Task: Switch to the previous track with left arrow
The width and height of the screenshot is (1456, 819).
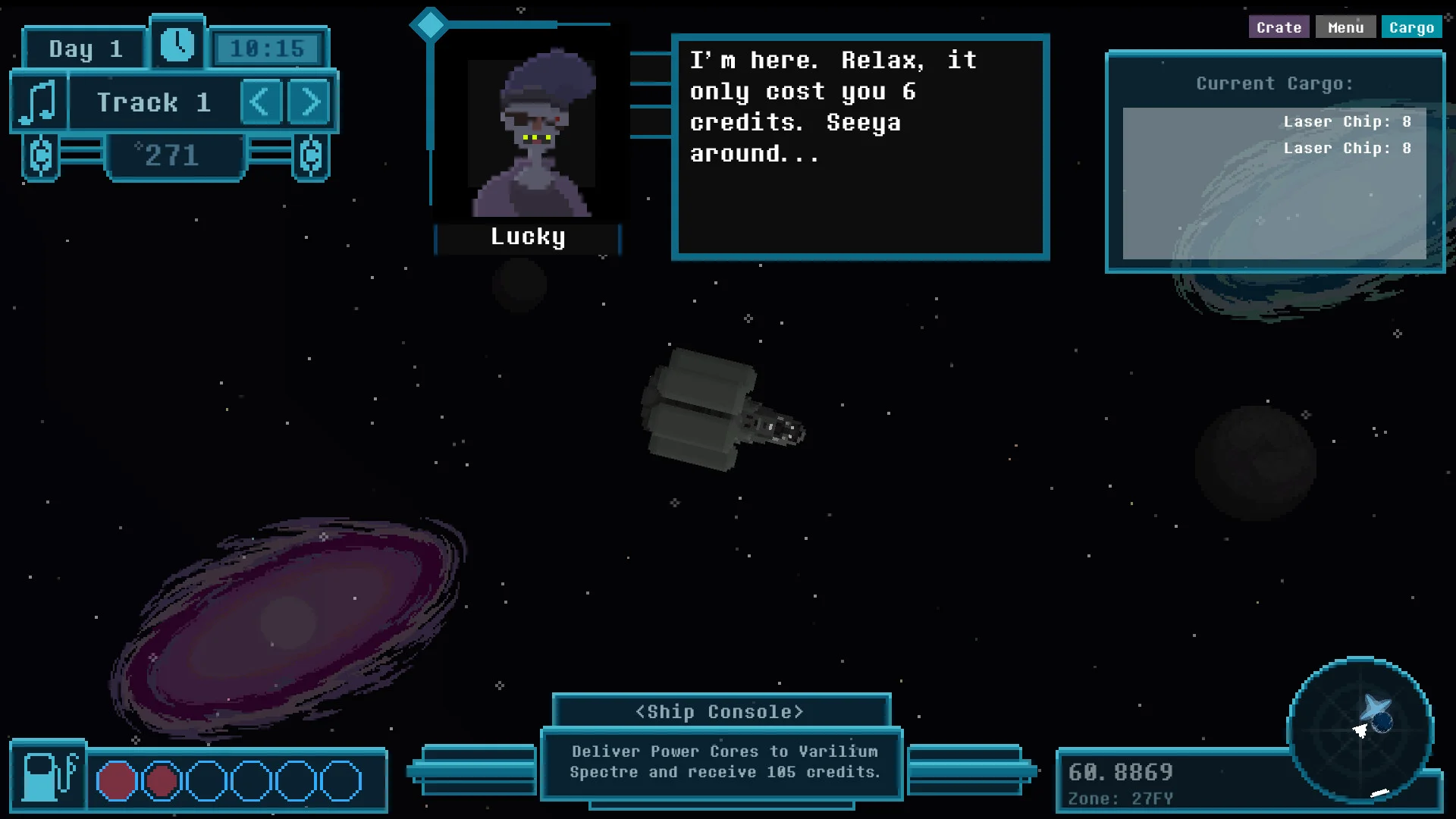Action: point(261,101)
